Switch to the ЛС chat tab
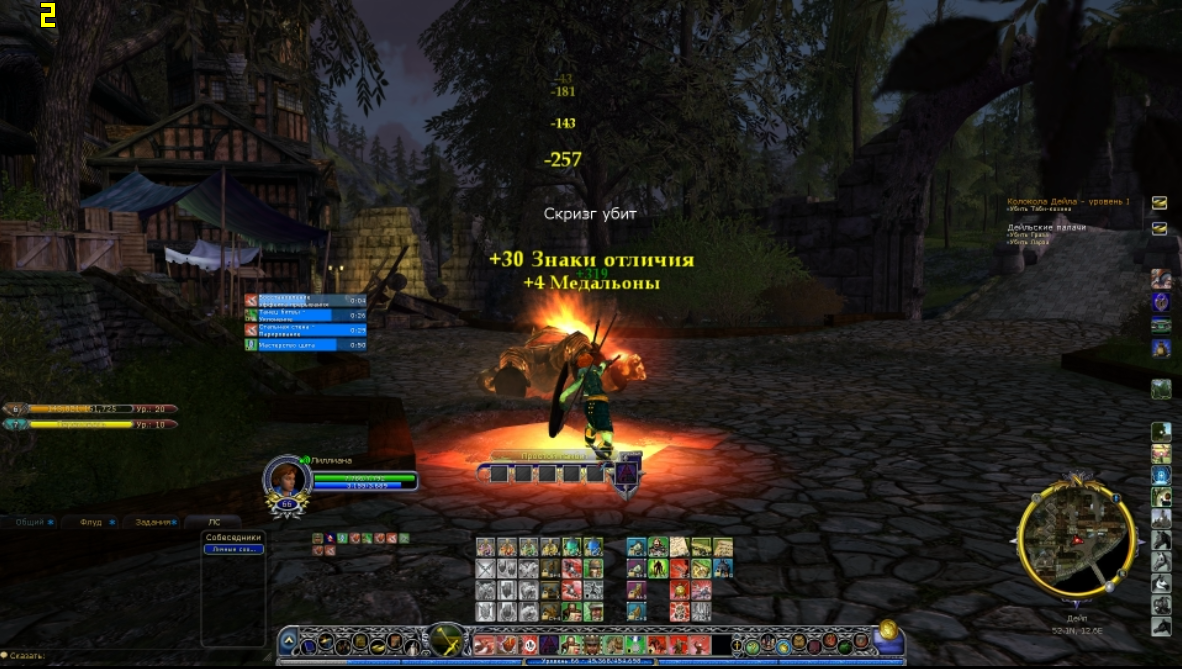The height and width of the screenshot is (669, 1182). click(214, 522)
